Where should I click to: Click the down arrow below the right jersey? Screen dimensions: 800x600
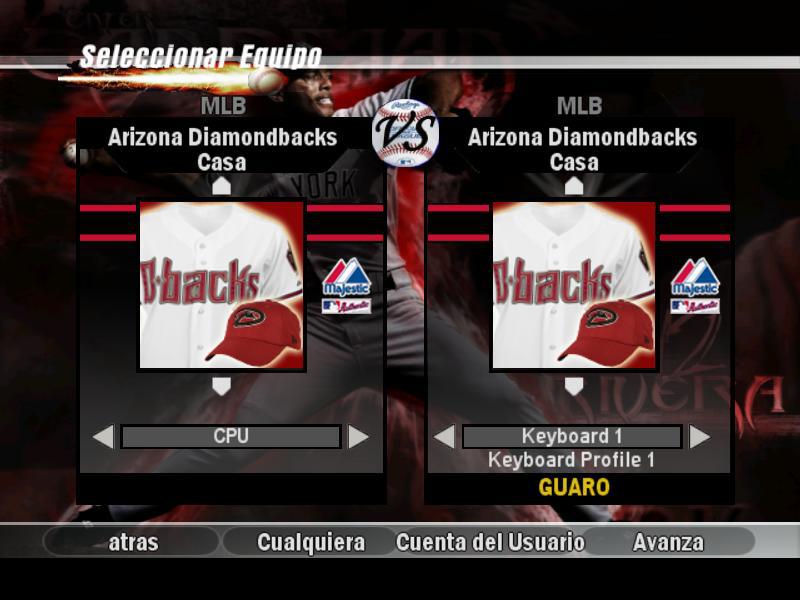574,386
